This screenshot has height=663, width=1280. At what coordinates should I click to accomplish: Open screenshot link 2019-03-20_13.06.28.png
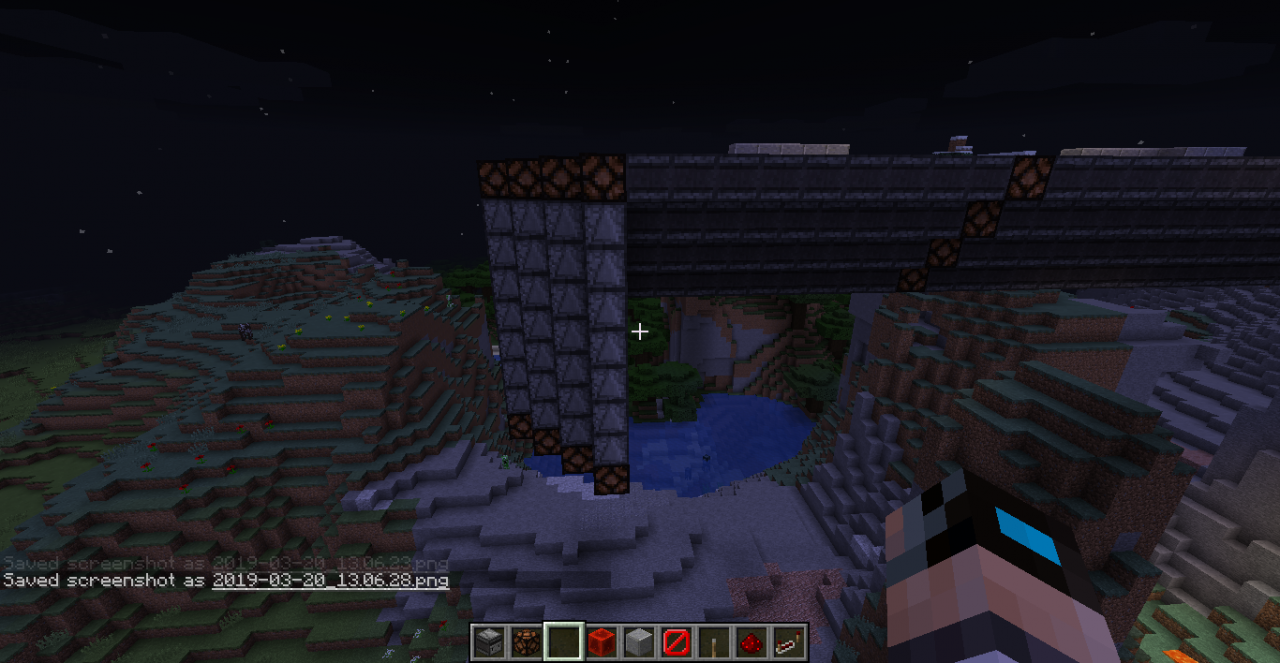pos(330,580)
